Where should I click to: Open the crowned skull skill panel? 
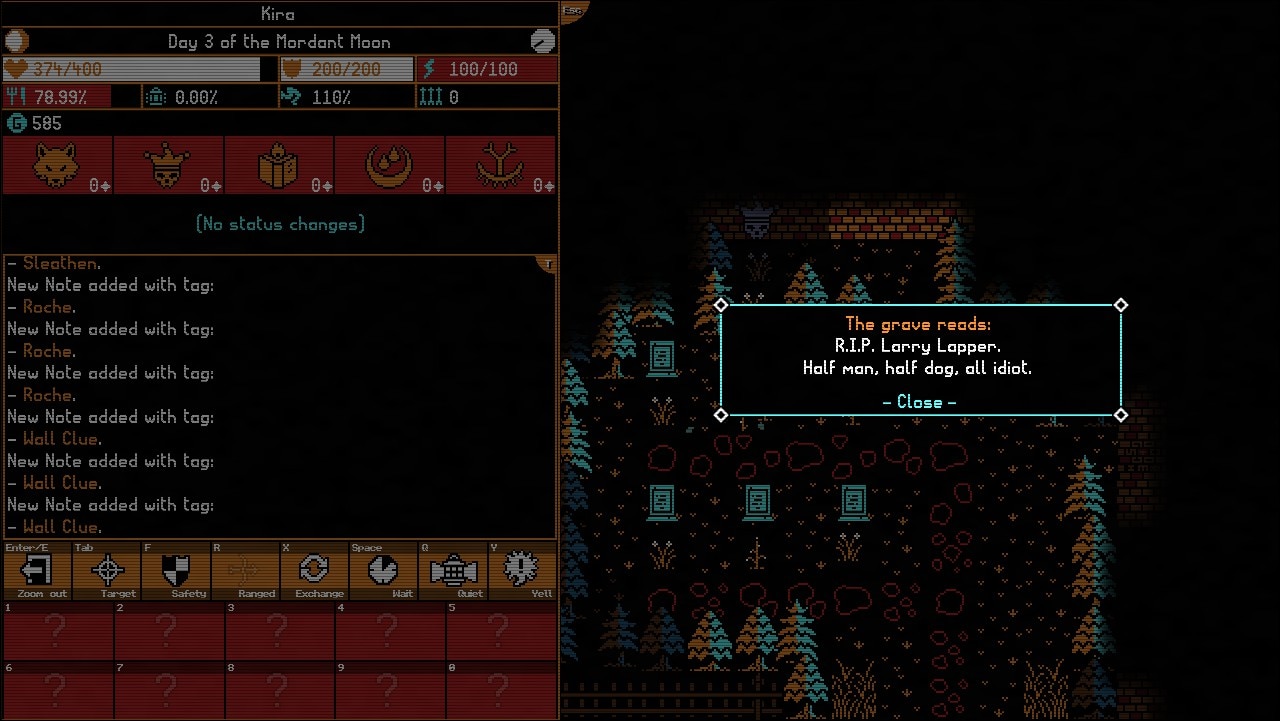click(x=168, y=165)
